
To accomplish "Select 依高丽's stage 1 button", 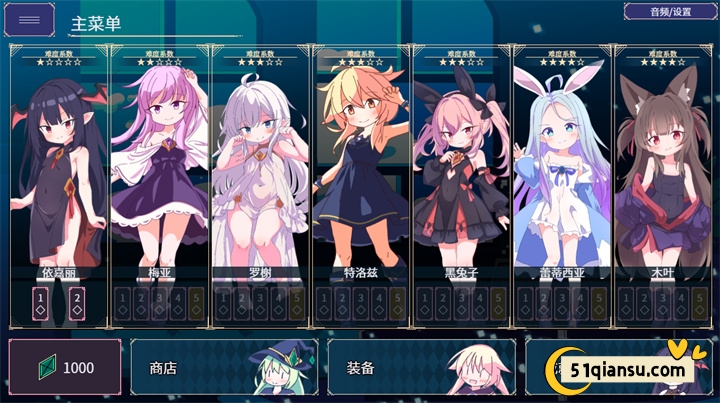I will pos(41,302).
